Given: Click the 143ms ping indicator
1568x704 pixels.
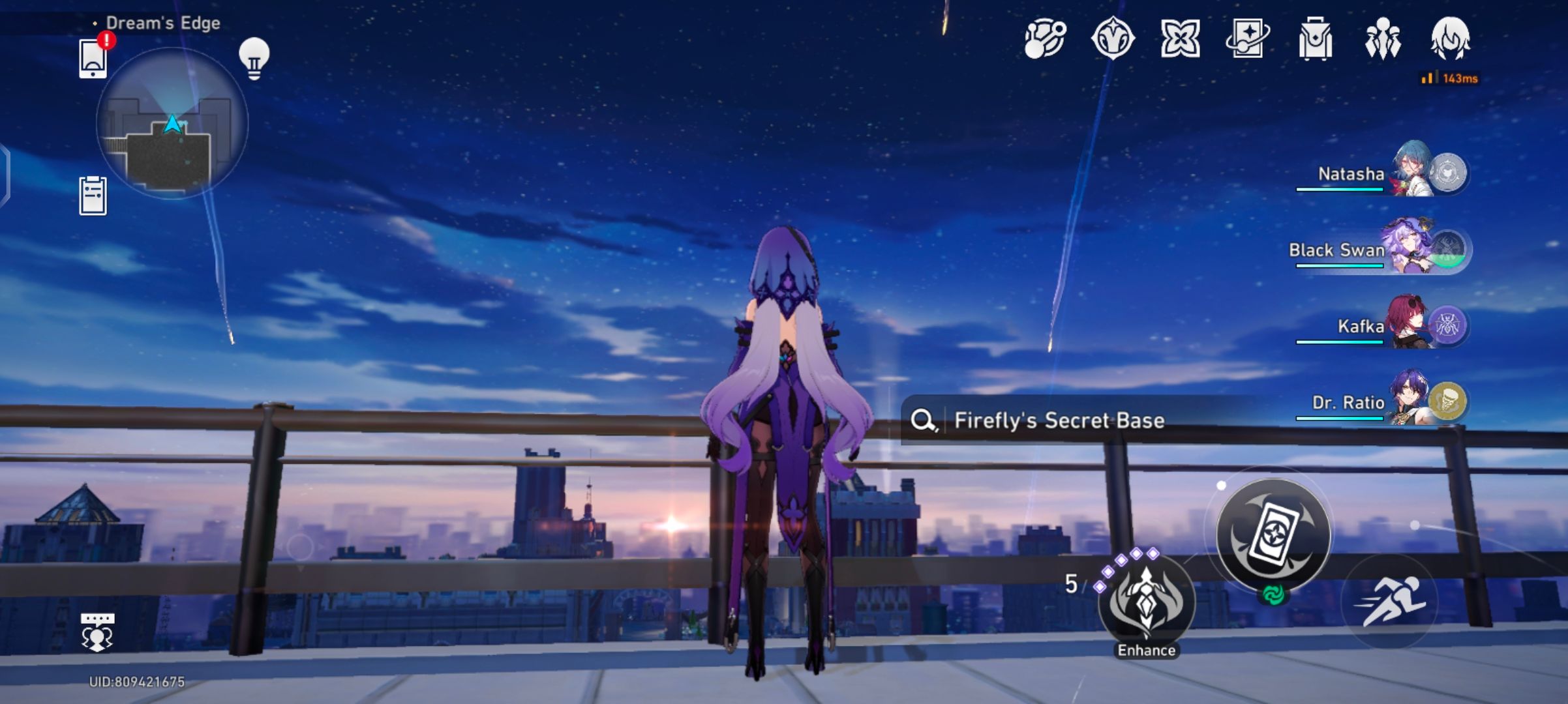Looking at the screenshot, I should tap(1449, 77).
